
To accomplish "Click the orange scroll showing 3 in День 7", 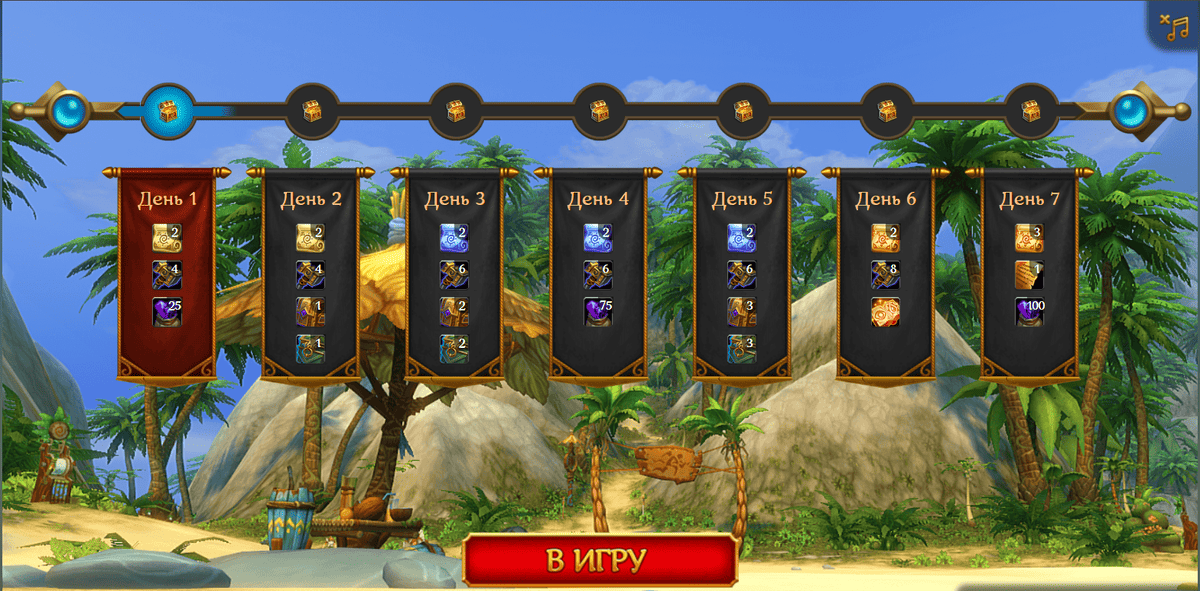I will [x=1029, y=237].
